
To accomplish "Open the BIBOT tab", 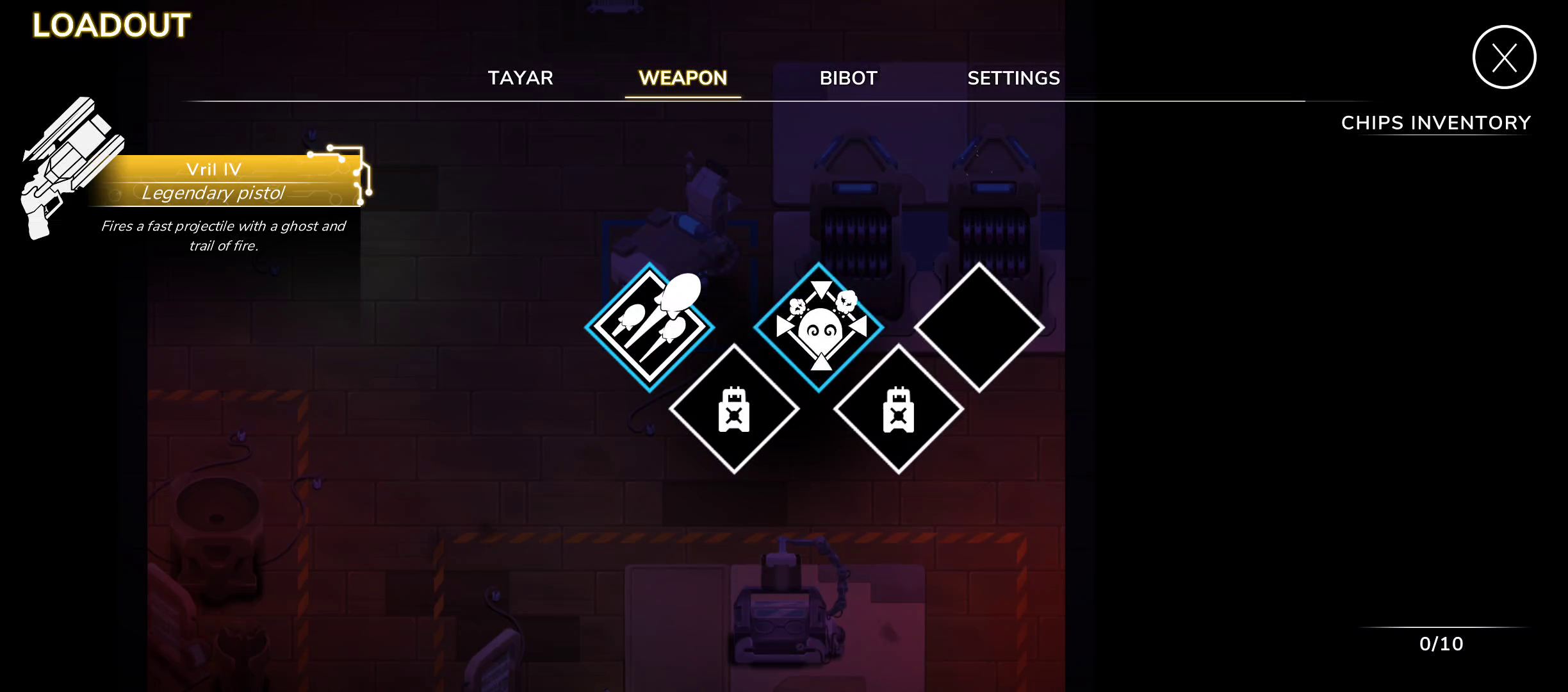I will (x=848, y=78).
